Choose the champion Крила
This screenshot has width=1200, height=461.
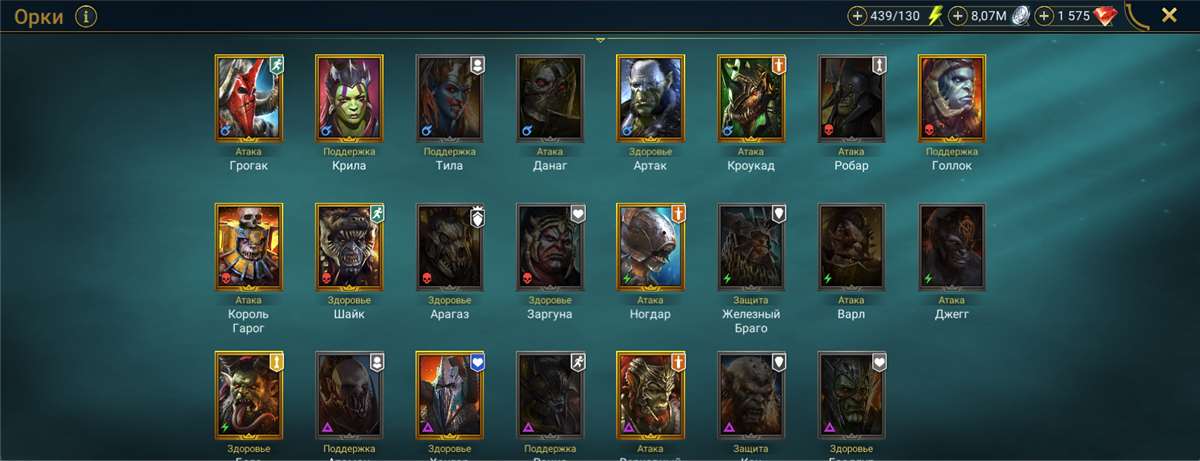[x=349, y=97]
